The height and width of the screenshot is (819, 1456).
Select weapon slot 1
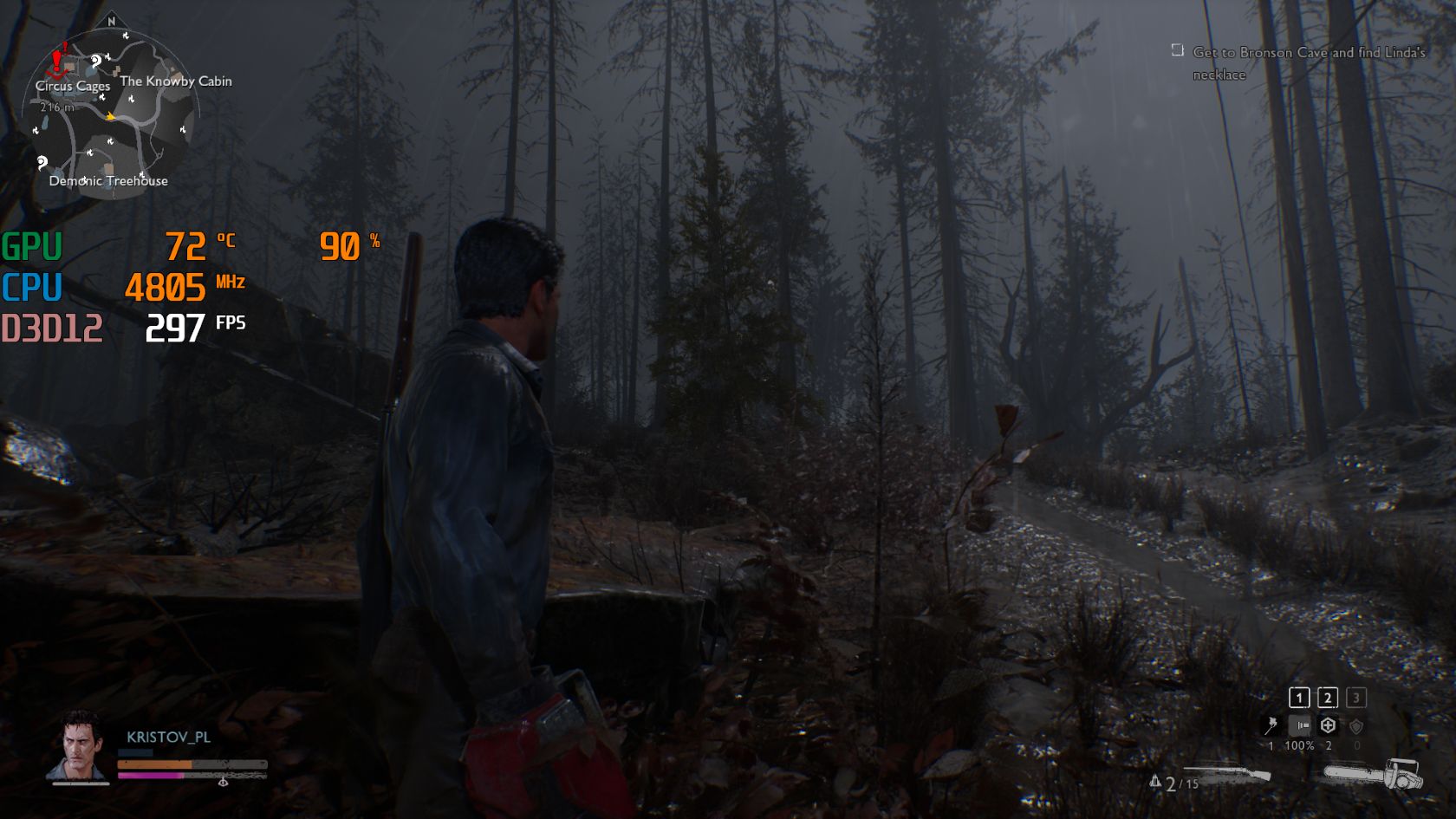1299,697
